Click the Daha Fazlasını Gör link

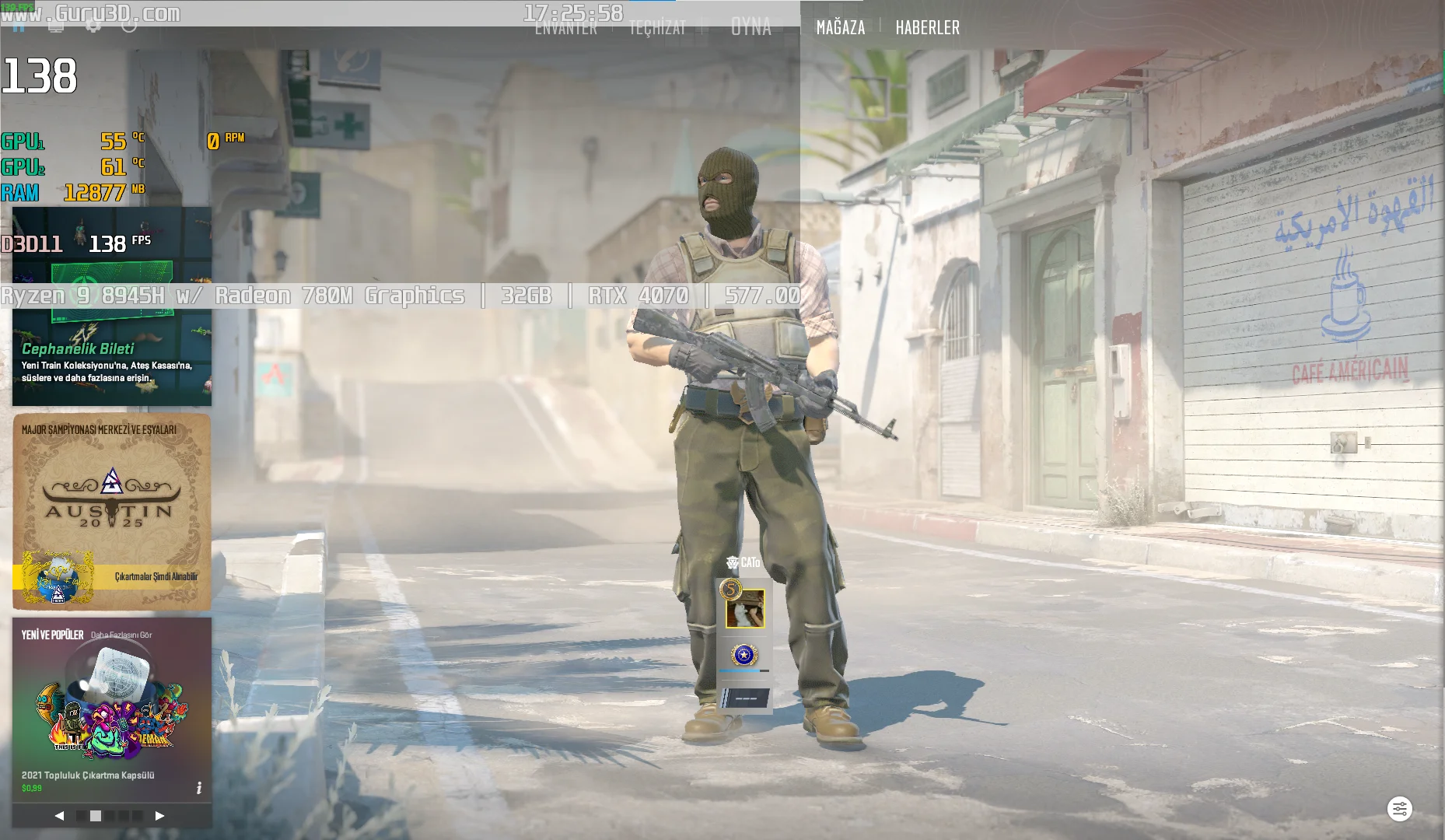[121, 635]
